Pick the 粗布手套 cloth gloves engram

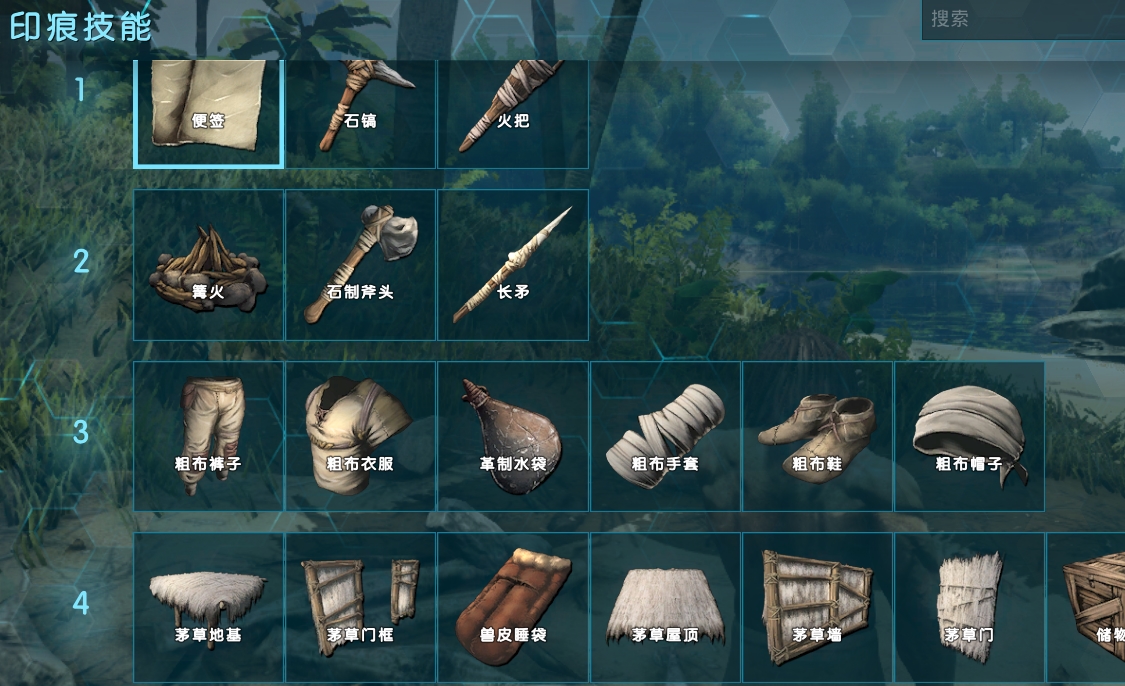[666, 437]
